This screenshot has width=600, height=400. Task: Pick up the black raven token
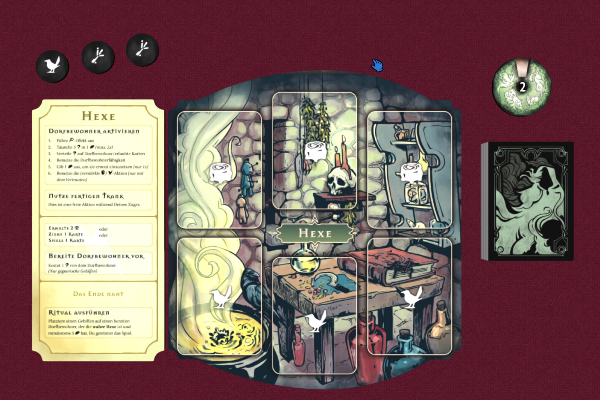(x=52, y=66)
